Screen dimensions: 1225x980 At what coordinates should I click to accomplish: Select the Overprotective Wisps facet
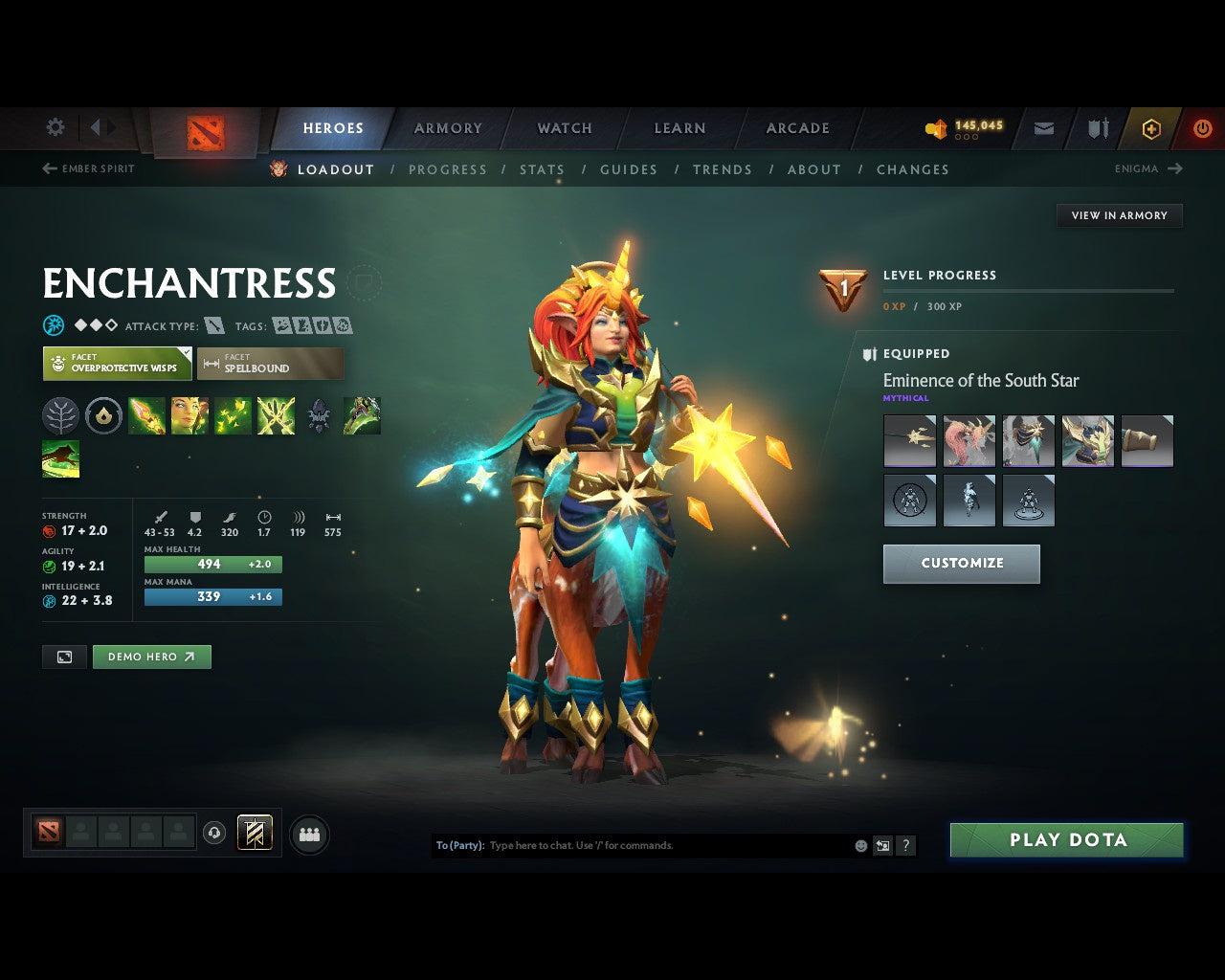[x=117, y=363]
